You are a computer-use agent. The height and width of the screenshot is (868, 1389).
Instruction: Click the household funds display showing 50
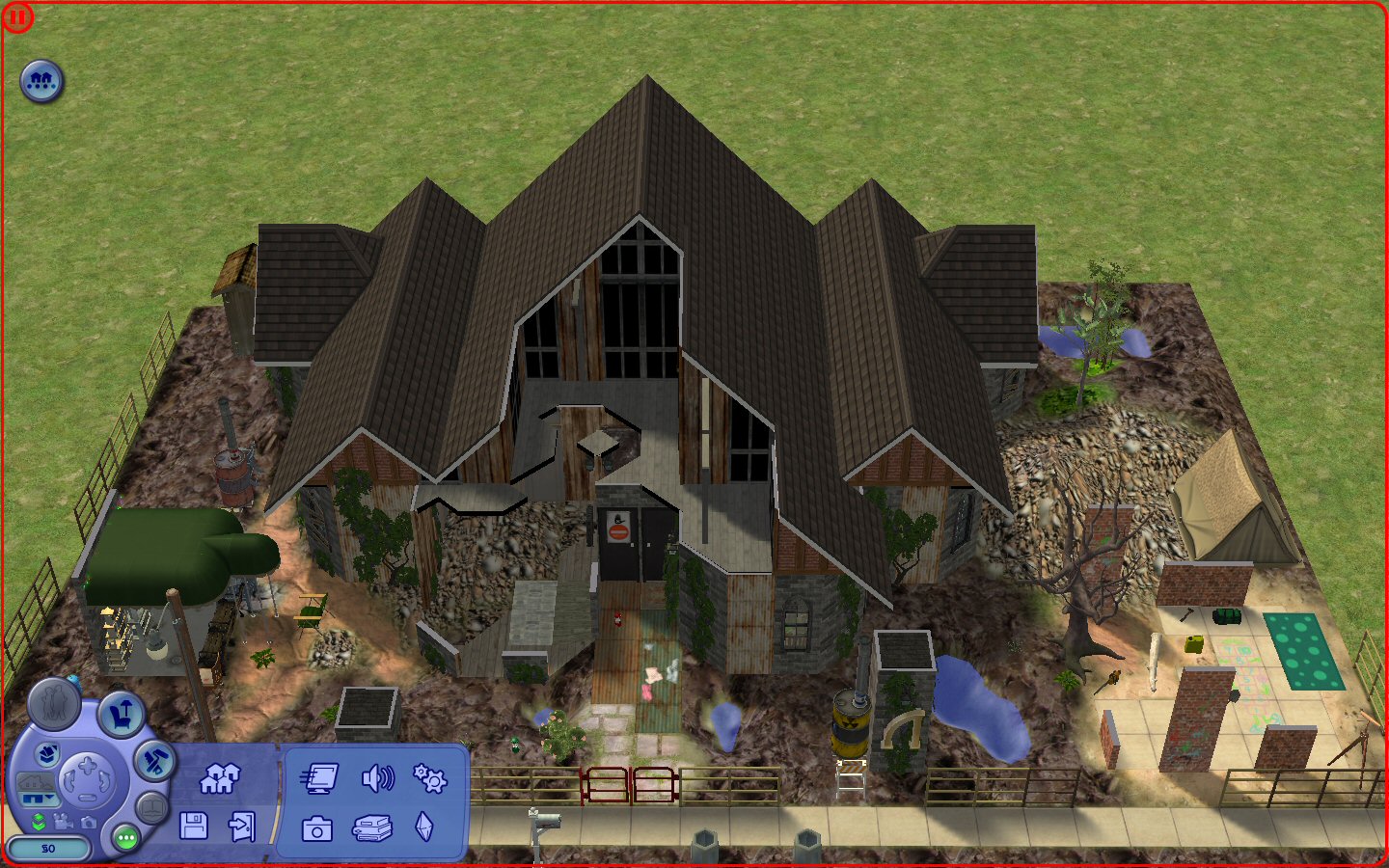click(47, 848)
